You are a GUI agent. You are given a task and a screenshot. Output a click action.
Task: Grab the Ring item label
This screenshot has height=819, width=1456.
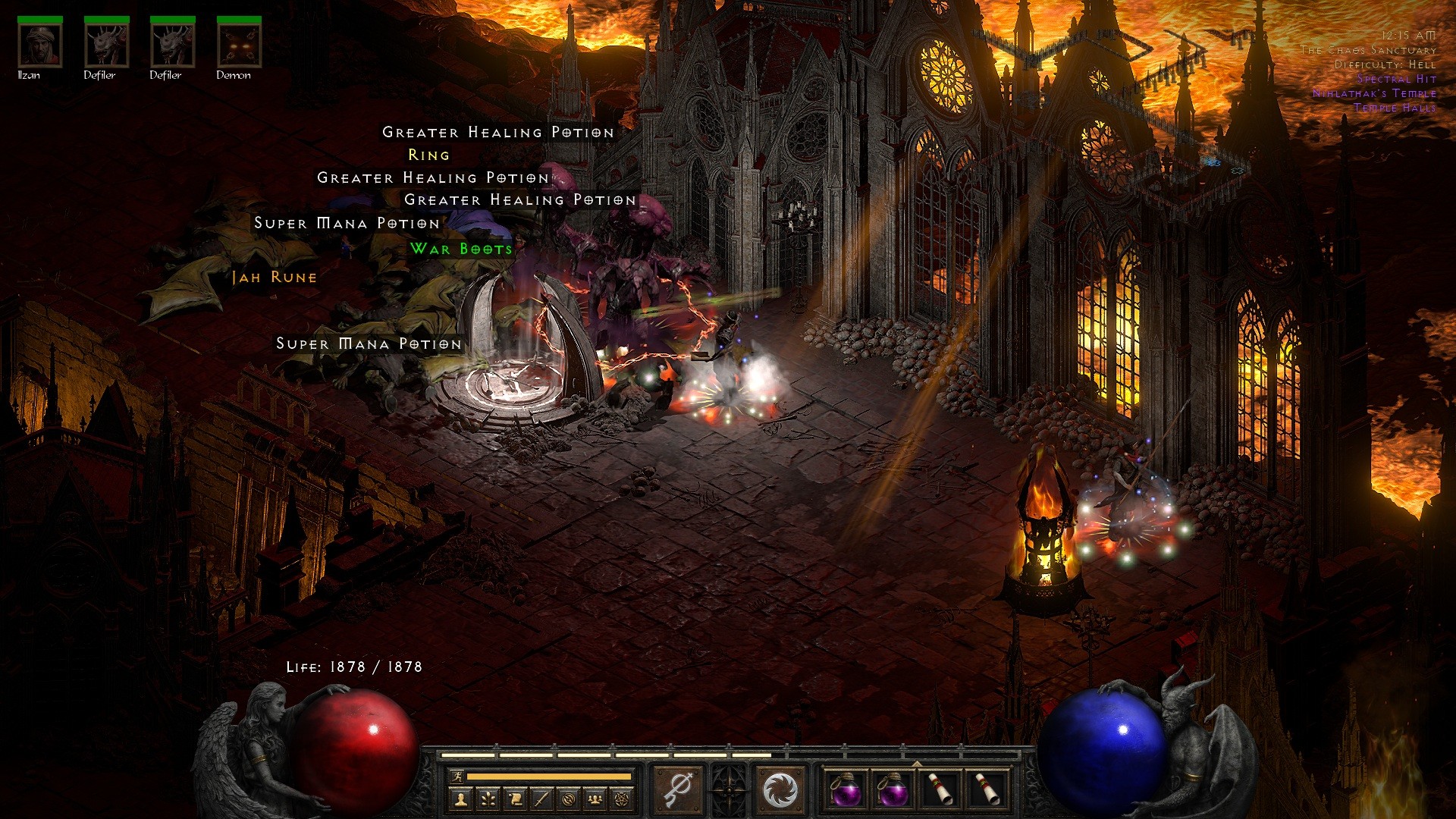click(429, 155)
